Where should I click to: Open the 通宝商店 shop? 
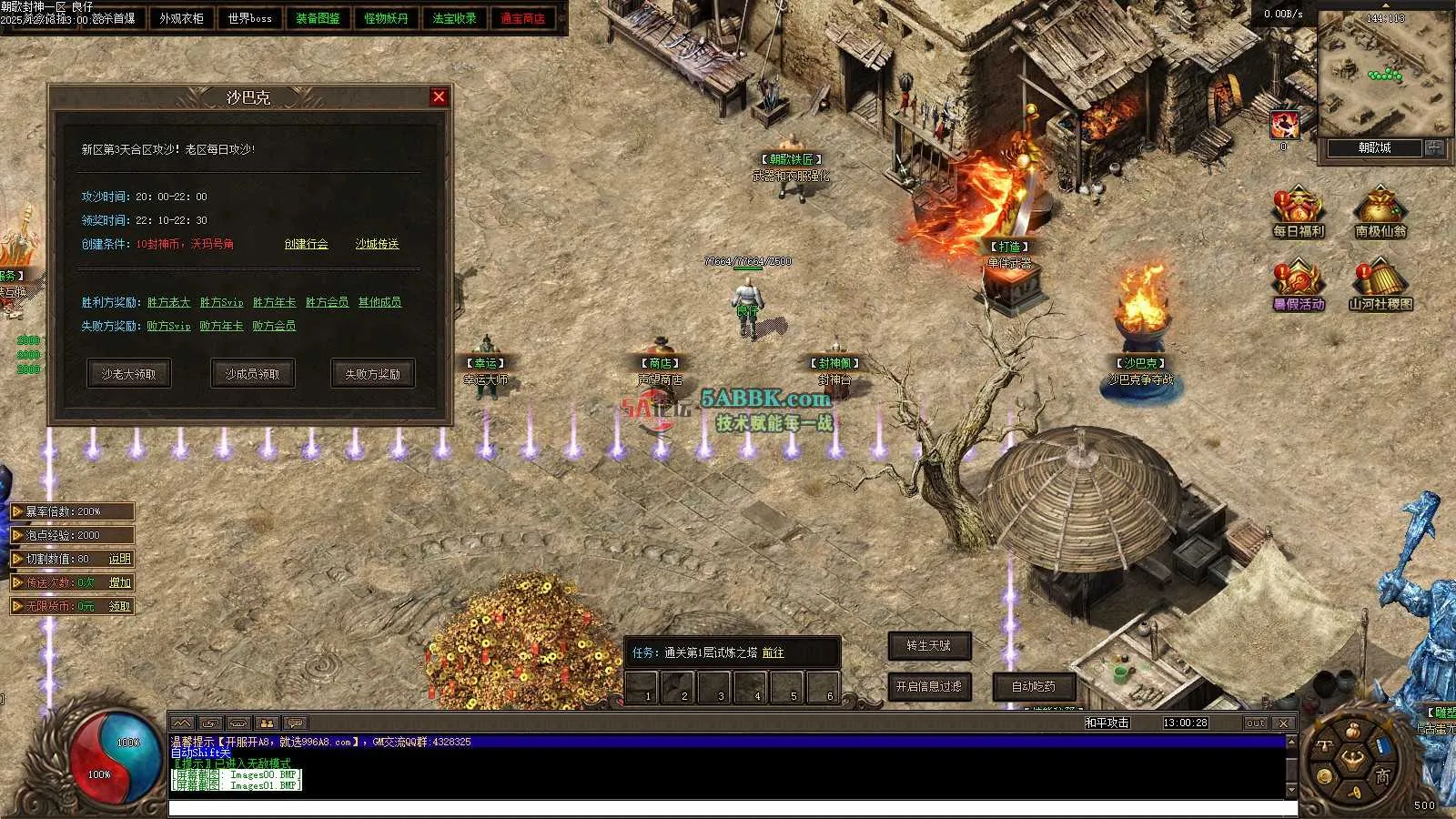point(522,18)
